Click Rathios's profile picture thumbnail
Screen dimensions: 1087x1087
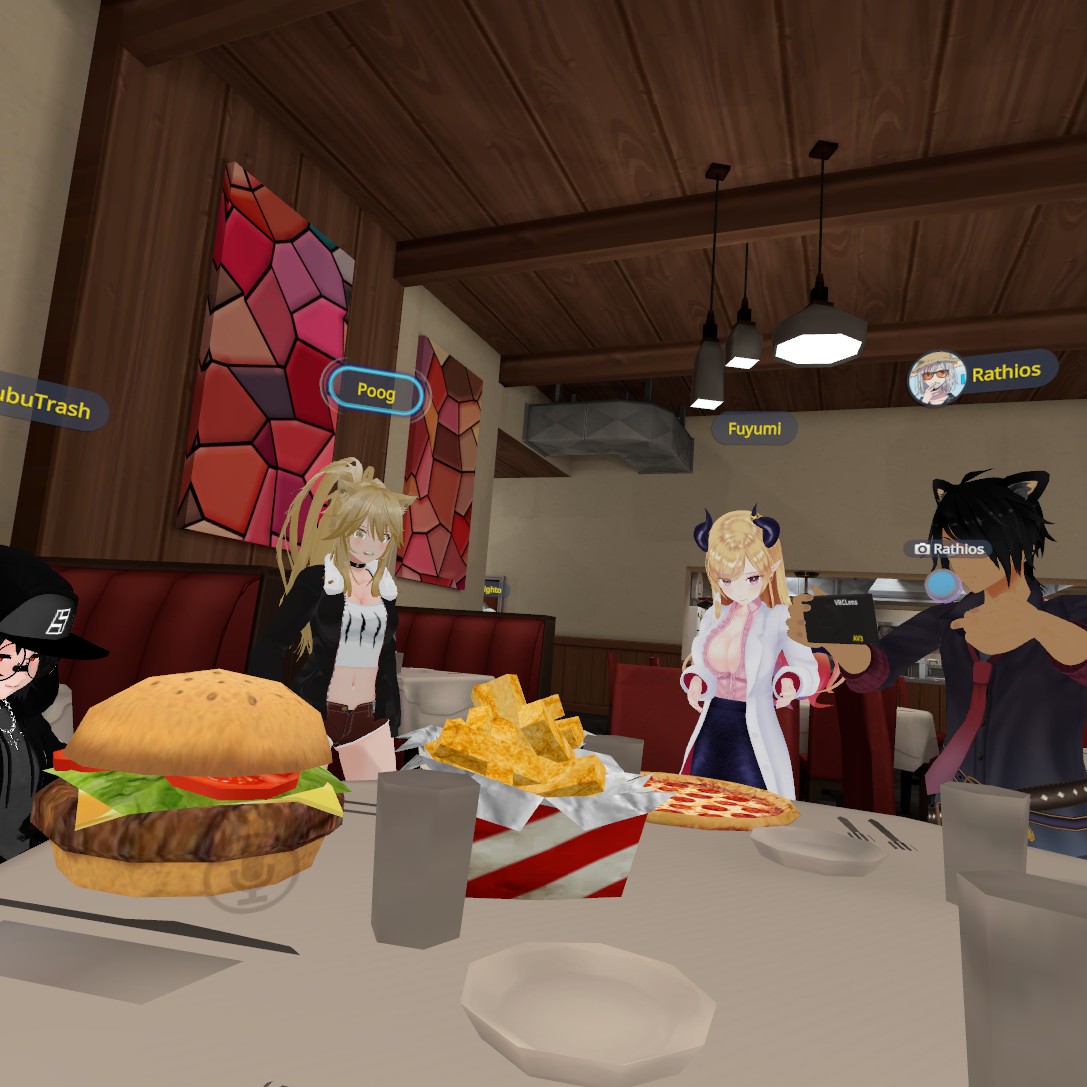pyautogui.click(x=936, y=378)
